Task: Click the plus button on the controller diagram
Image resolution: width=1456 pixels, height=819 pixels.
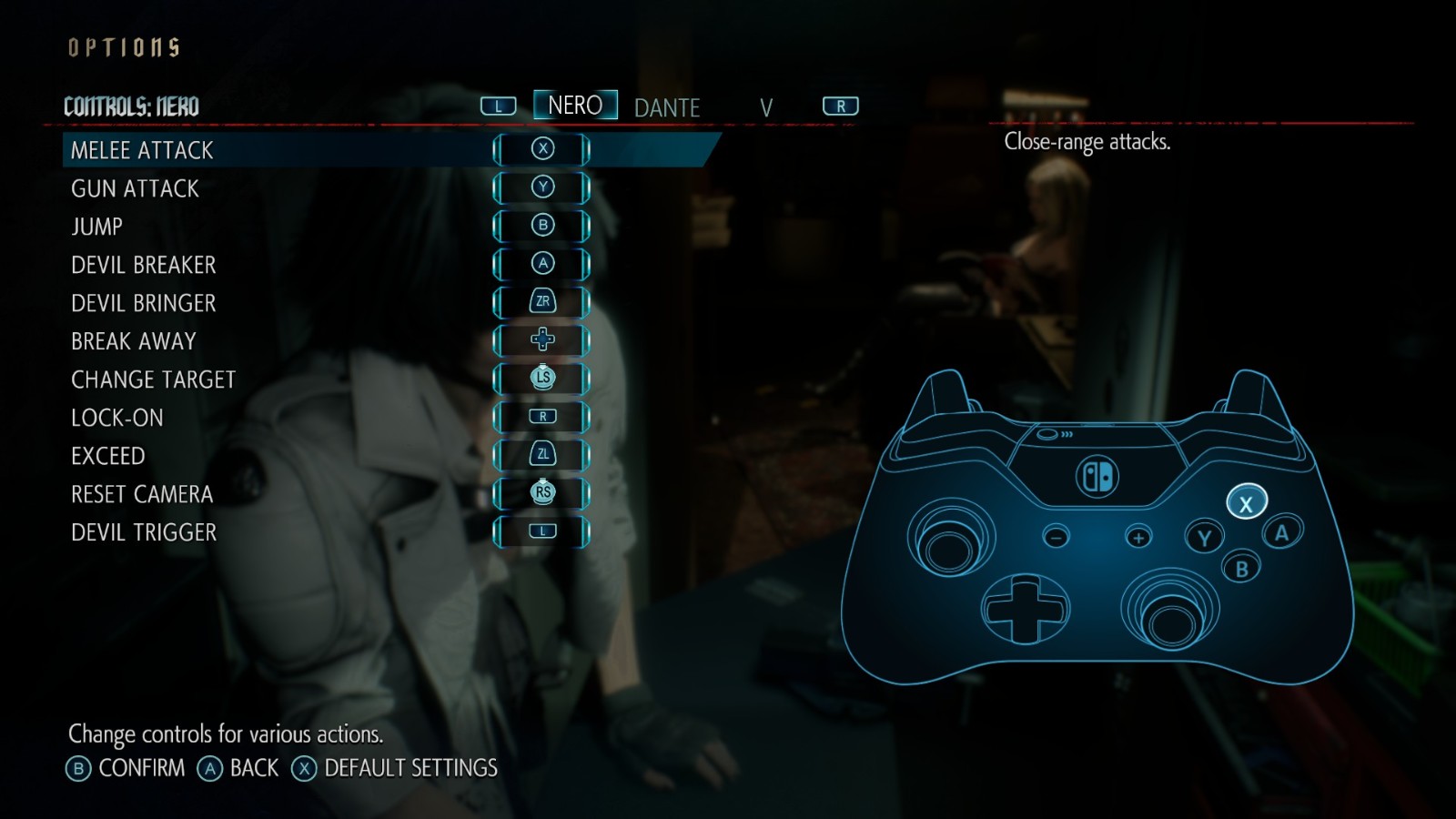Action: tap(1137, 536)
